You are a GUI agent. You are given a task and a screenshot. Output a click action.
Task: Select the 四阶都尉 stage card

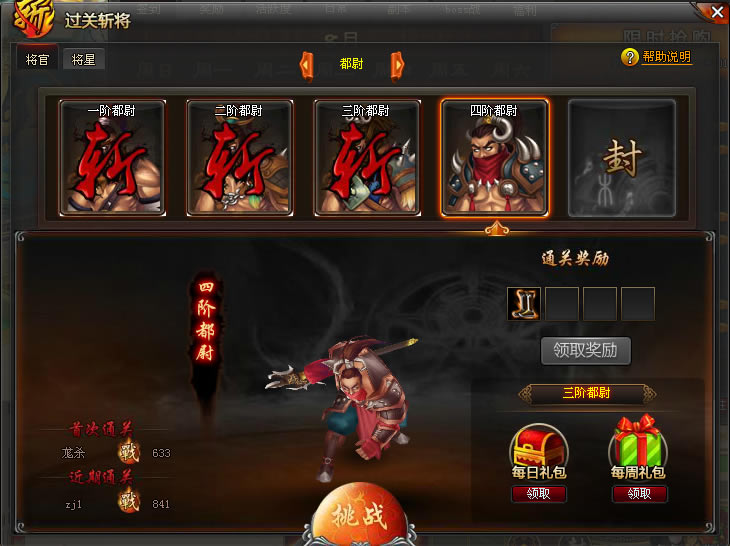[x=494, y=157]
